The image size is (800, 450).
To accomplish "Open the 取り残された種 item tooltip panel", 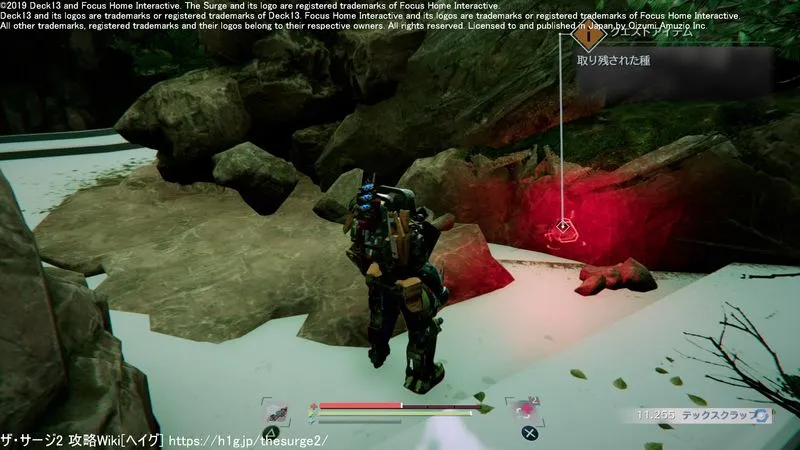I will tap(672, 62).
